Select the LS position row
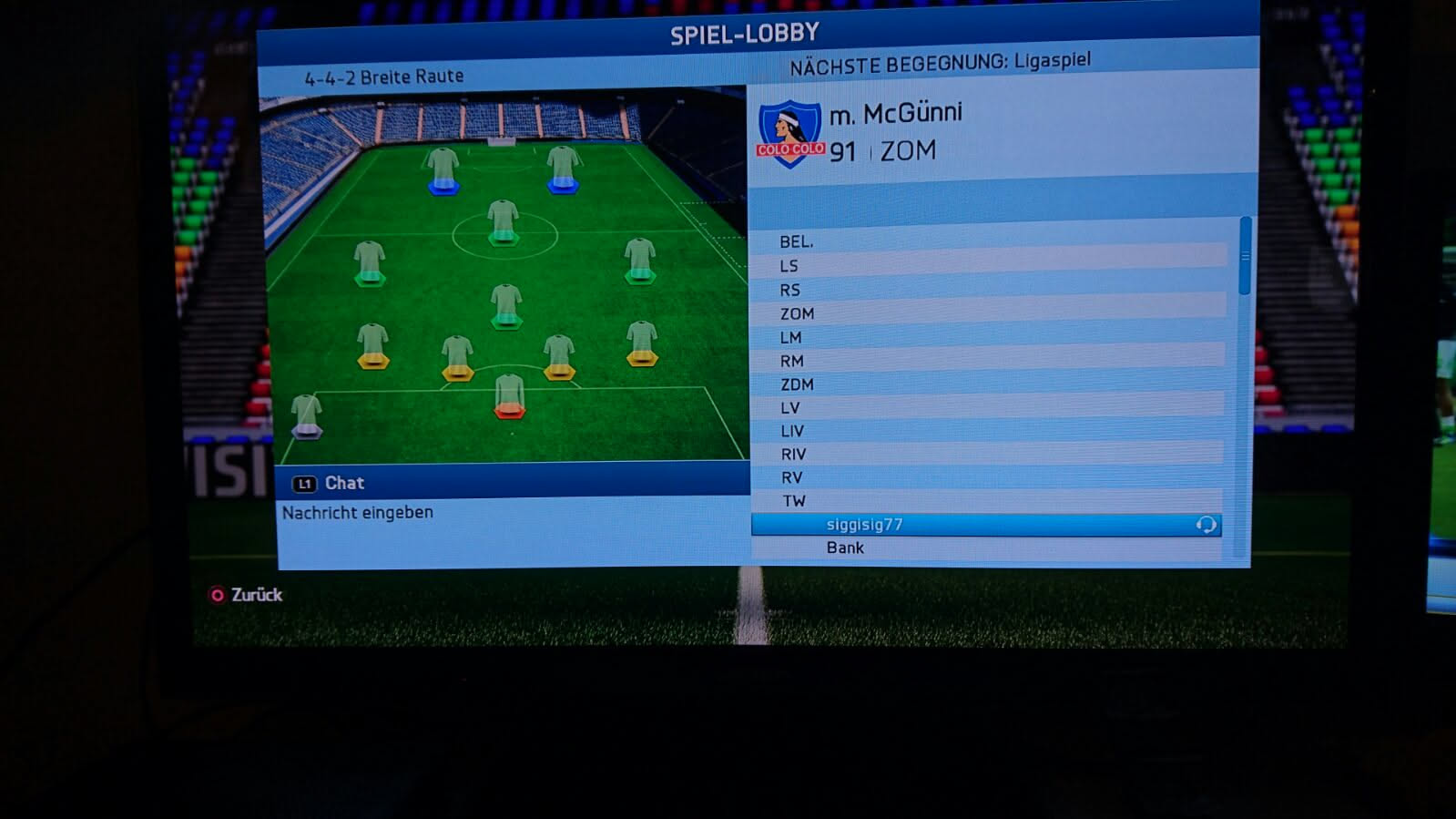Viewport: 1456px width, 819px height. click(x=988, y=266)
